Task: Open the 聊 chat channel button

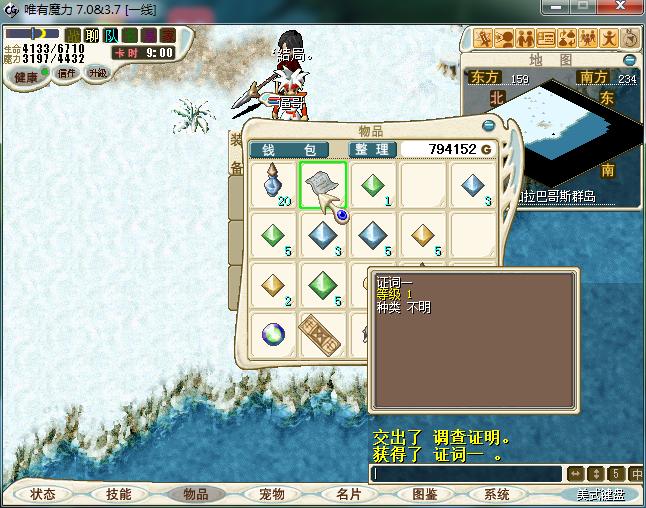Action: click(x=92, y=36)
